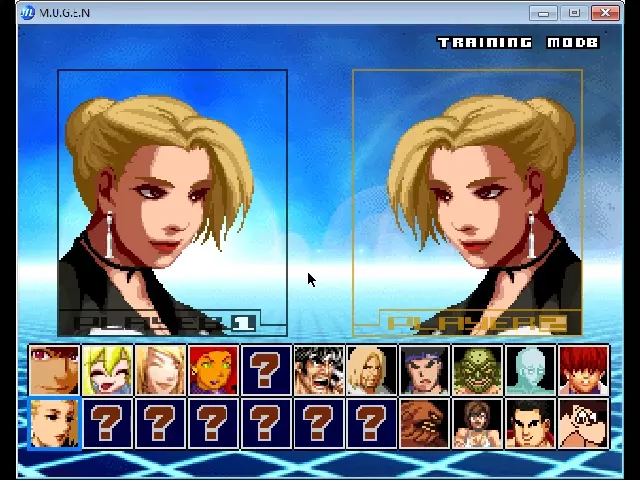Viewport: 640px width, 480px height.
Task: Select the purple bandana fighter portrait
Action: tap(424, 370)
